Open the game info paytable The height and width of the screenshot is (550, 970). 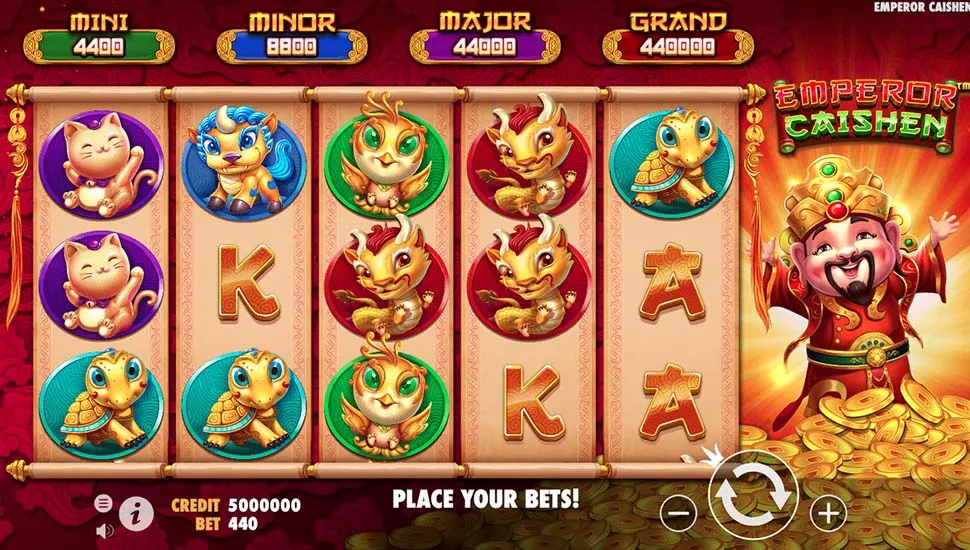click(x=136, y=513)
